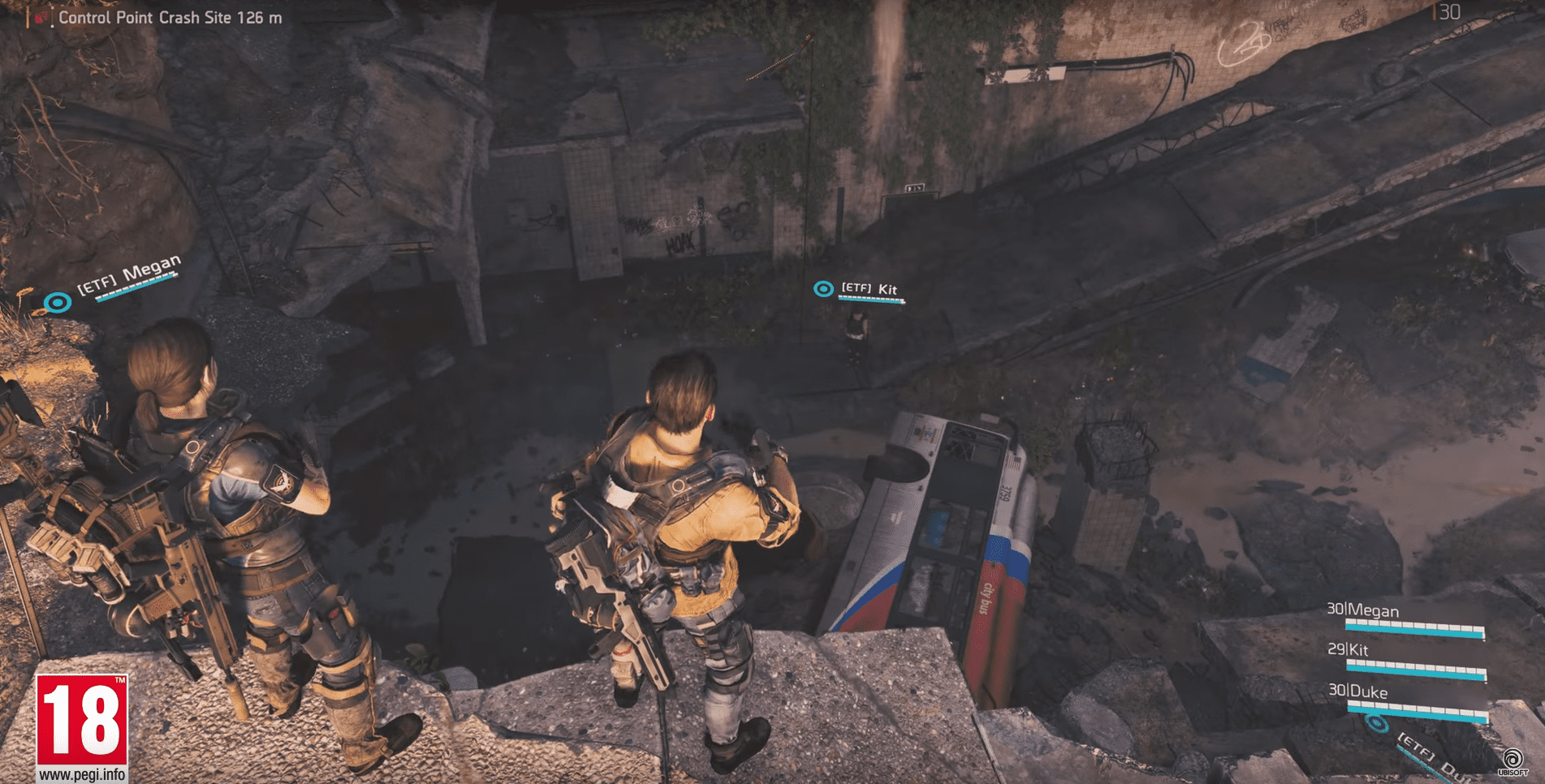
Task: Click the agent marker beside [ETF] Megan's nameplate
Action: click(58, 303)
